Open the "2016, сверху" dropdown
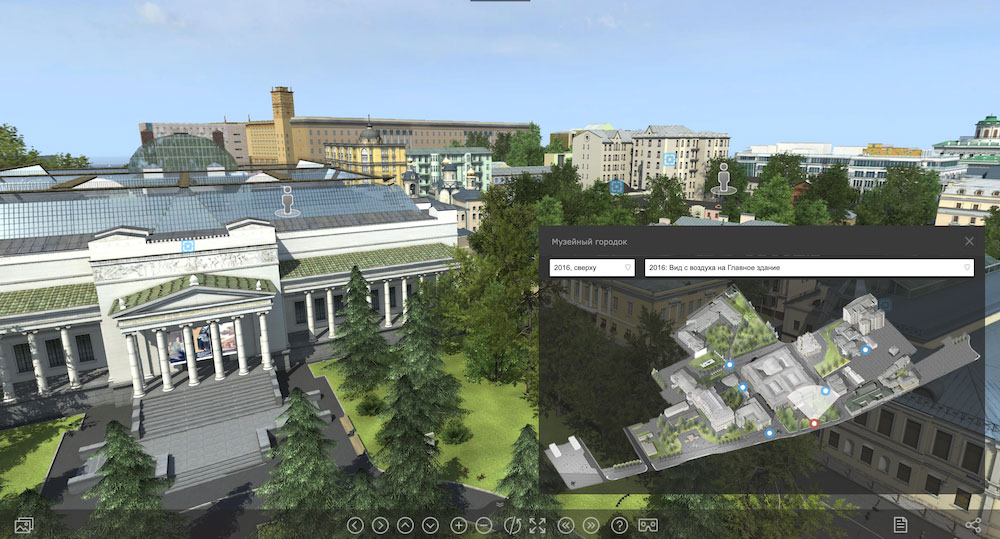 pos(593,268)
